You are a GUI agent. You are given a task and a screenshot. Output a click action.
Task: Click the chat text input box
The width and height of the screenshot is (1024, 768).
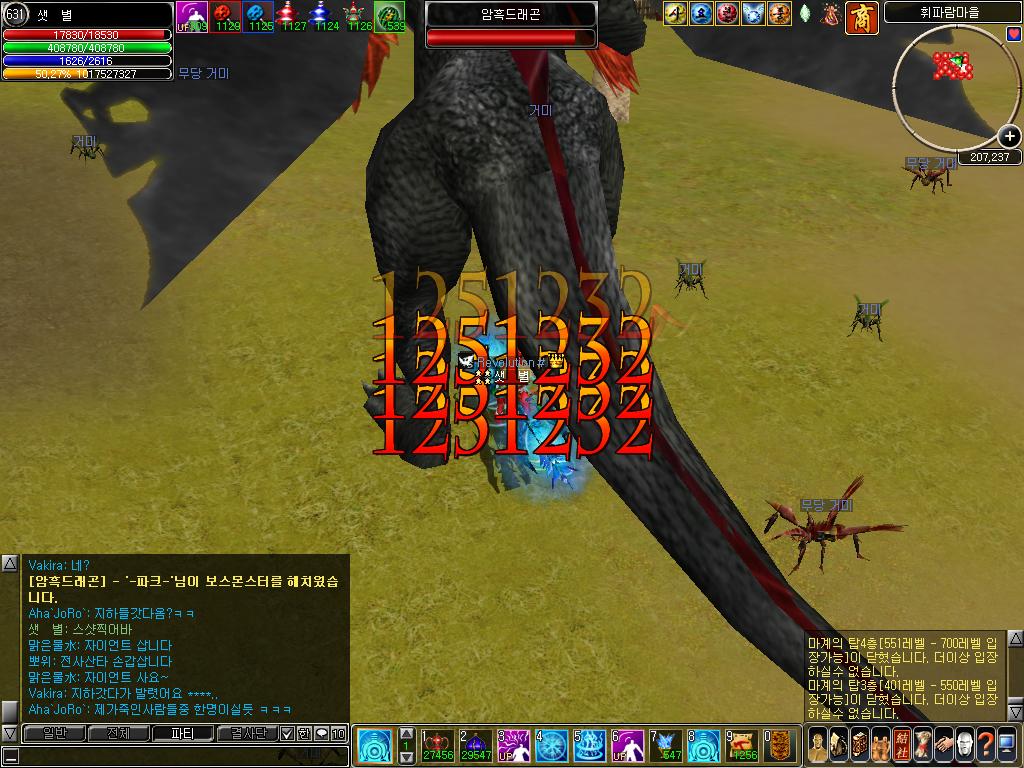pyautogui.click(x=180, y=755)
